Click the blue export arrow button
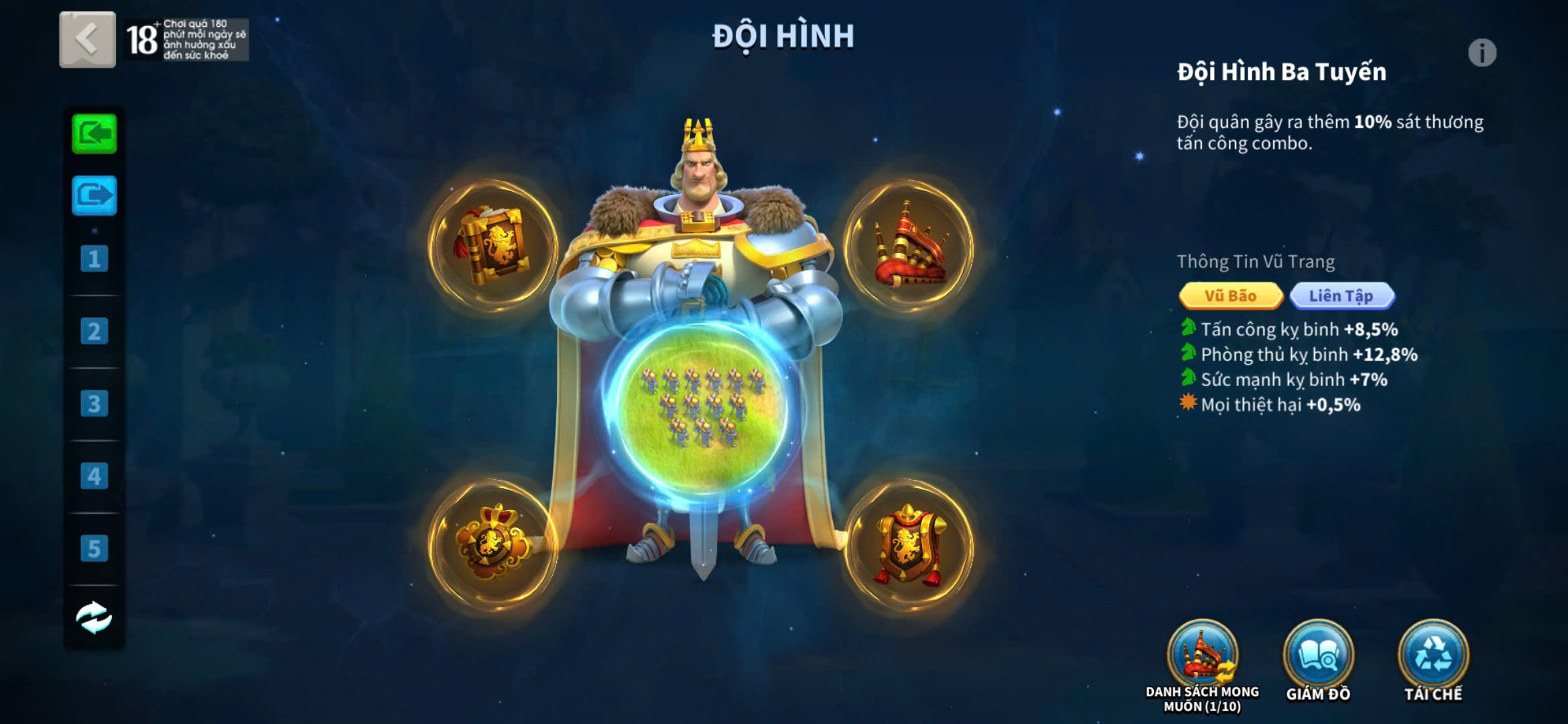 coord(94,195)
